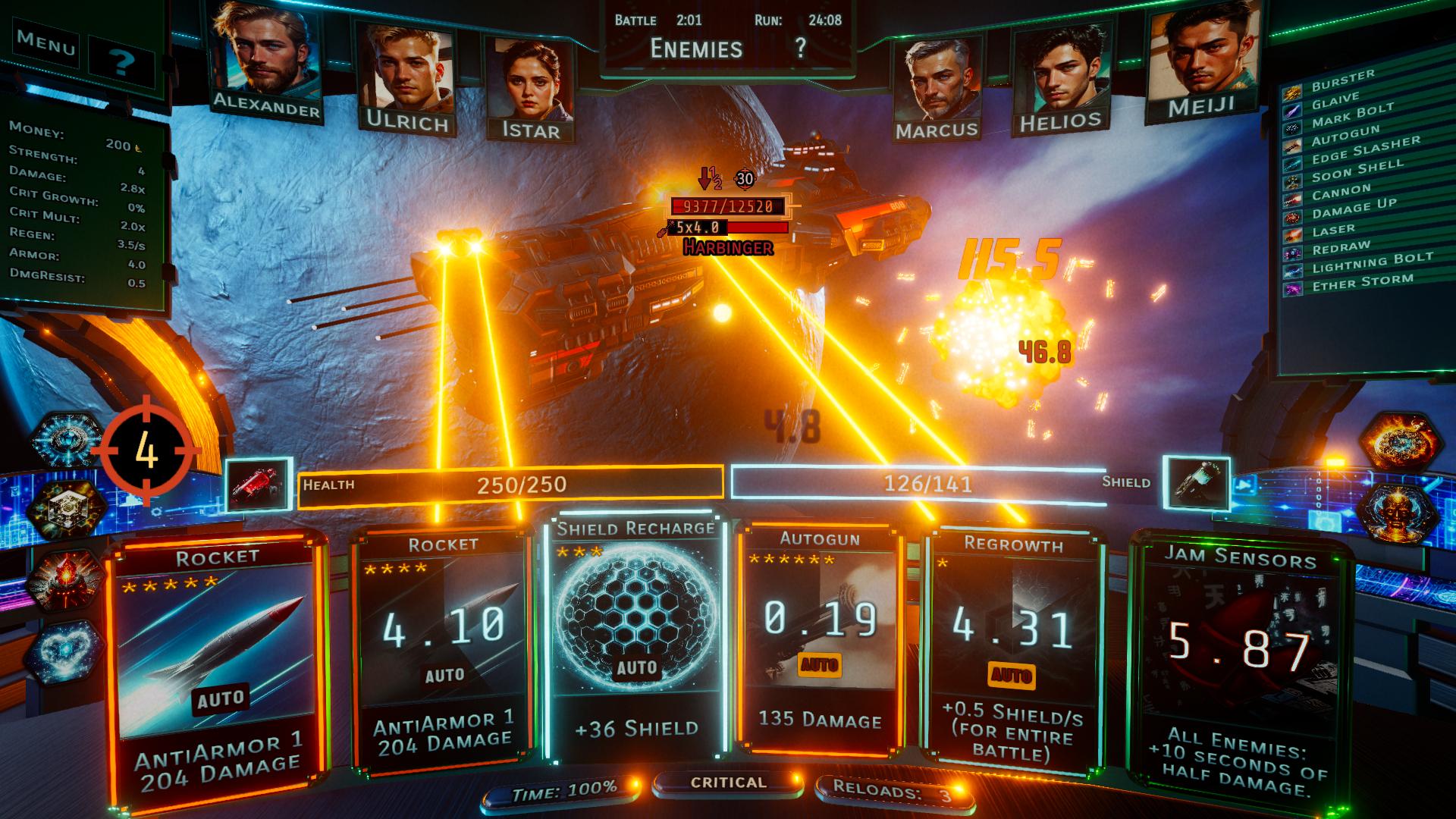
Task: Use the Reloads button
Action: [892, 792]
